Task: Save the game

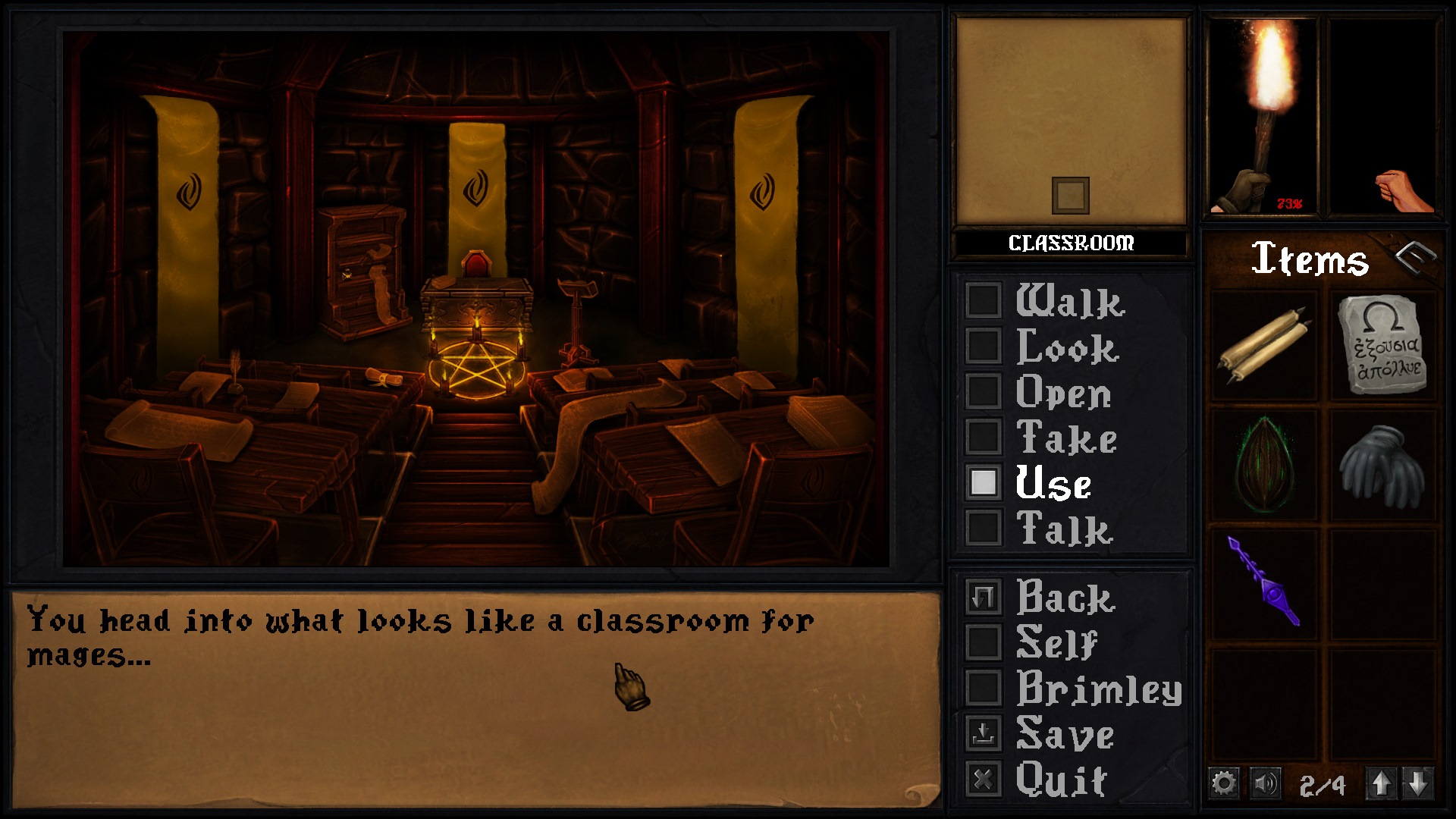Action: click(x=984, y=733)
